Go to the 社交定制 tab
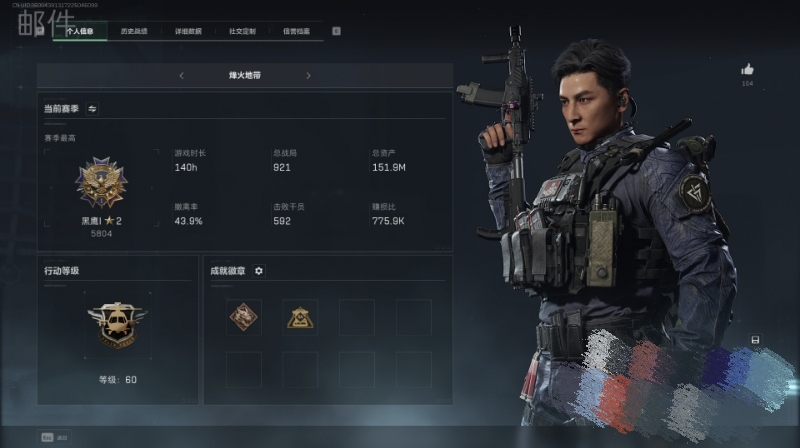The width and height of the screenshot is (800, 448). (242, 31)
